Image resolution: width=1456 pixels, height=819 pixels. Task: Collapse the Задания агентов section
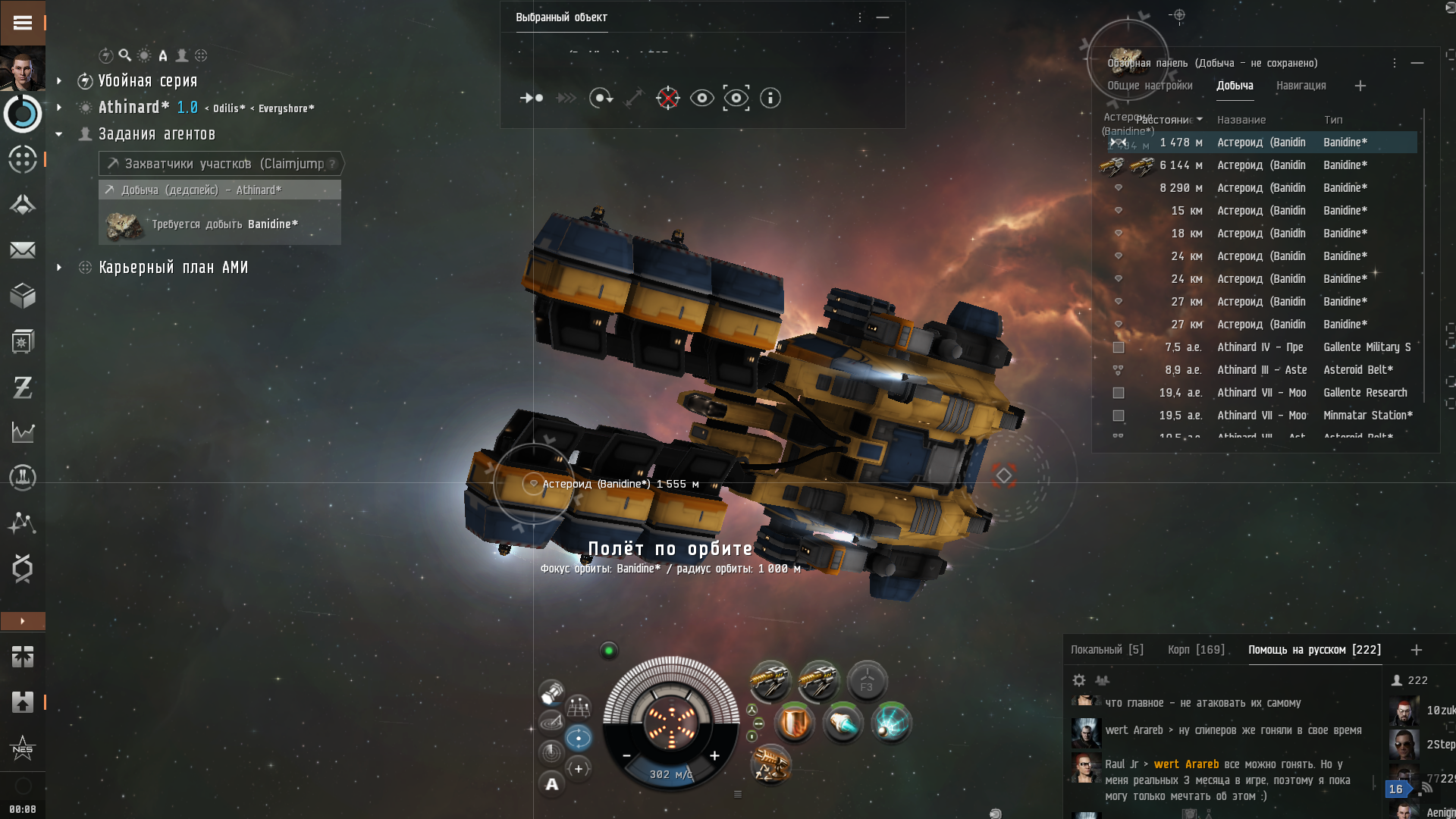59,134
